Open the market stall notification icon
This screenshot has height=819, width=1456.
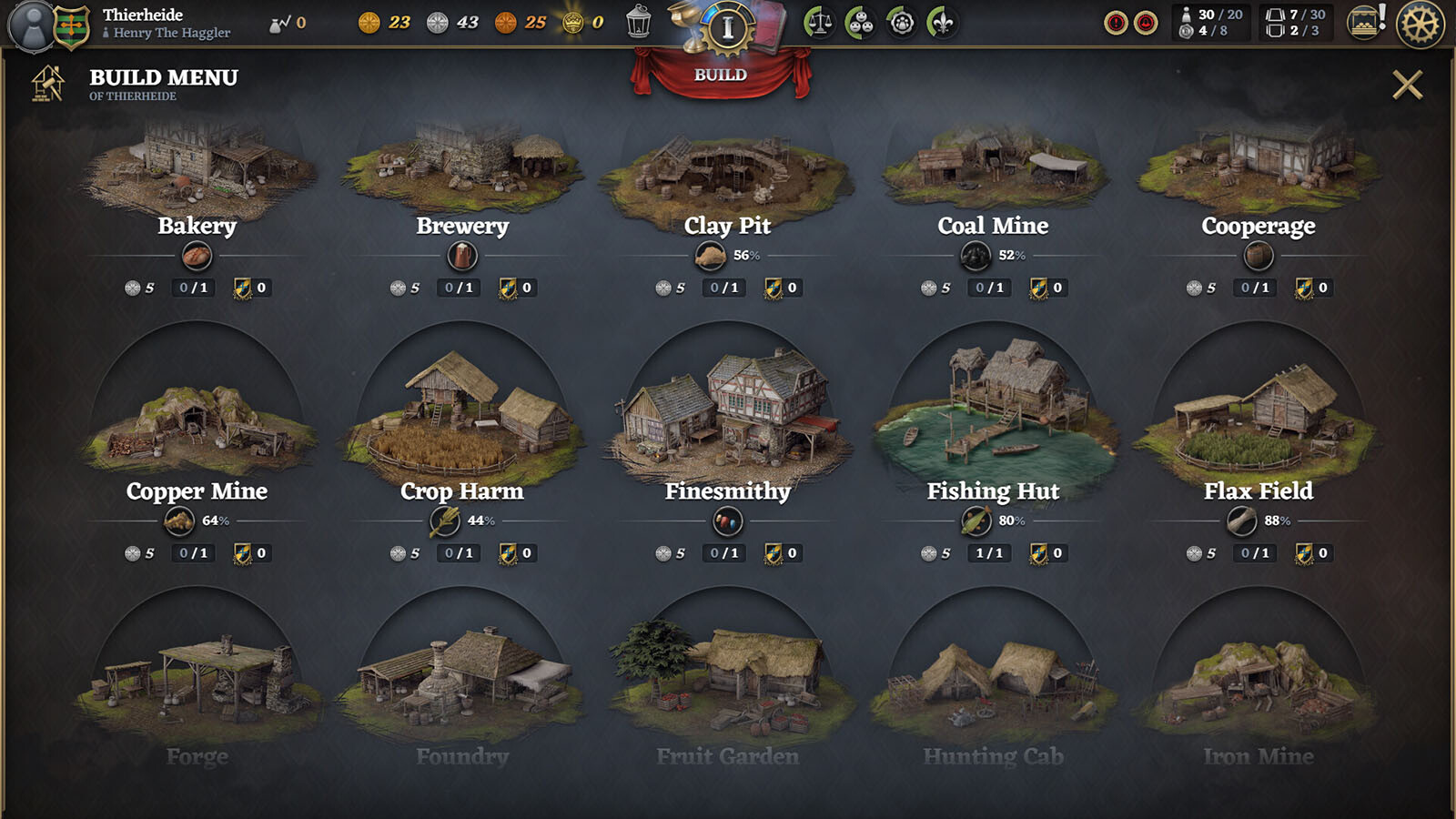1364,23
